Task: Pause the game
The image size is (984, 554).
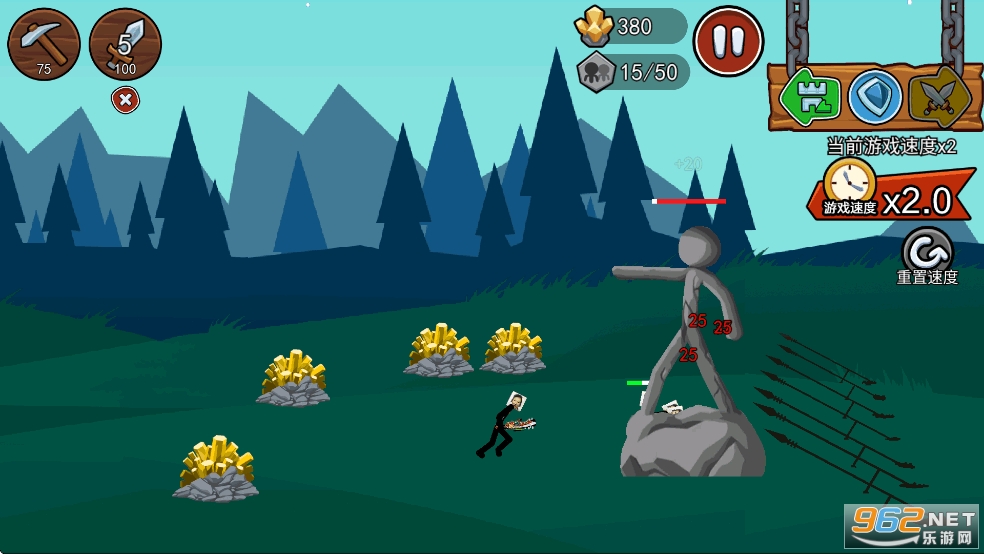Action: coord(728,41)
